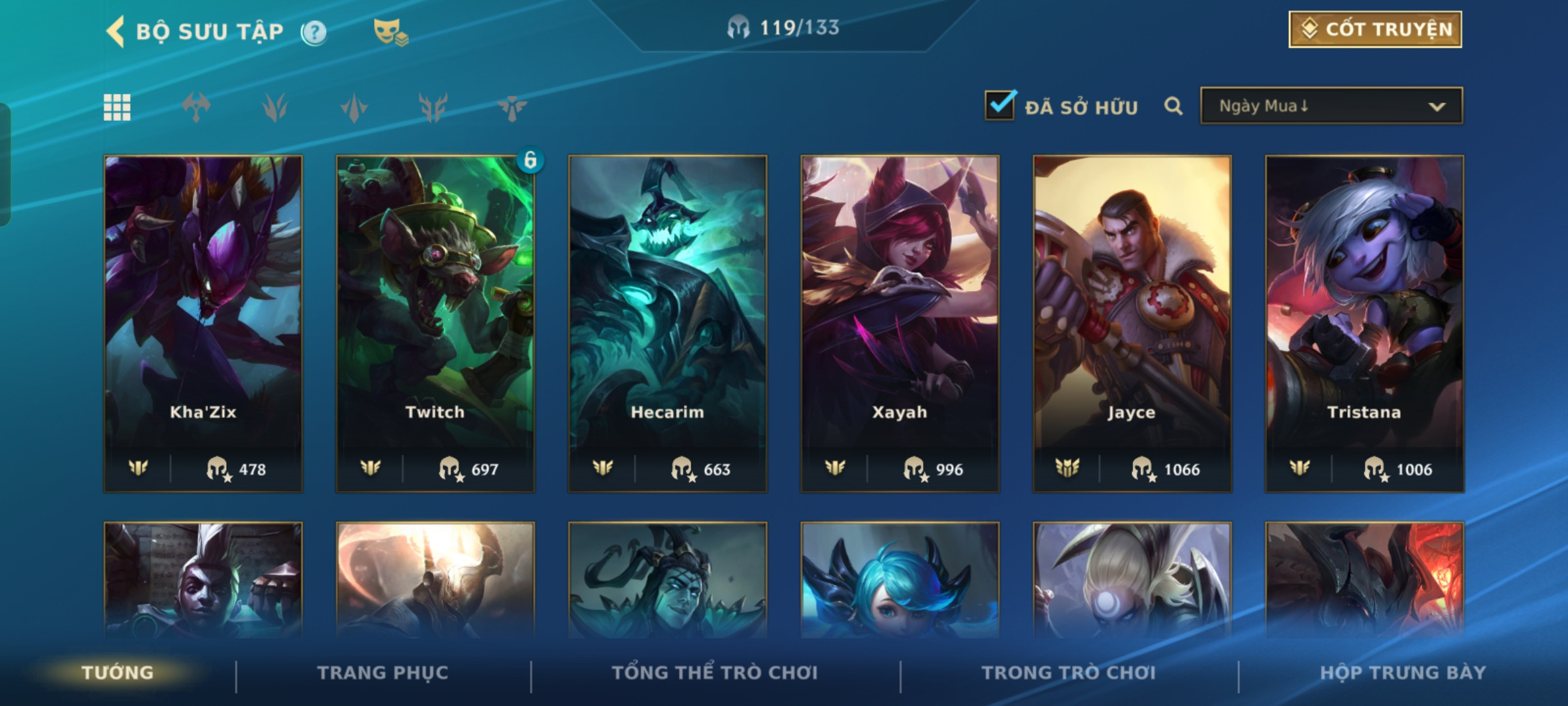Expand the Ngày Mua sort dropdown

pos(1331,106)
